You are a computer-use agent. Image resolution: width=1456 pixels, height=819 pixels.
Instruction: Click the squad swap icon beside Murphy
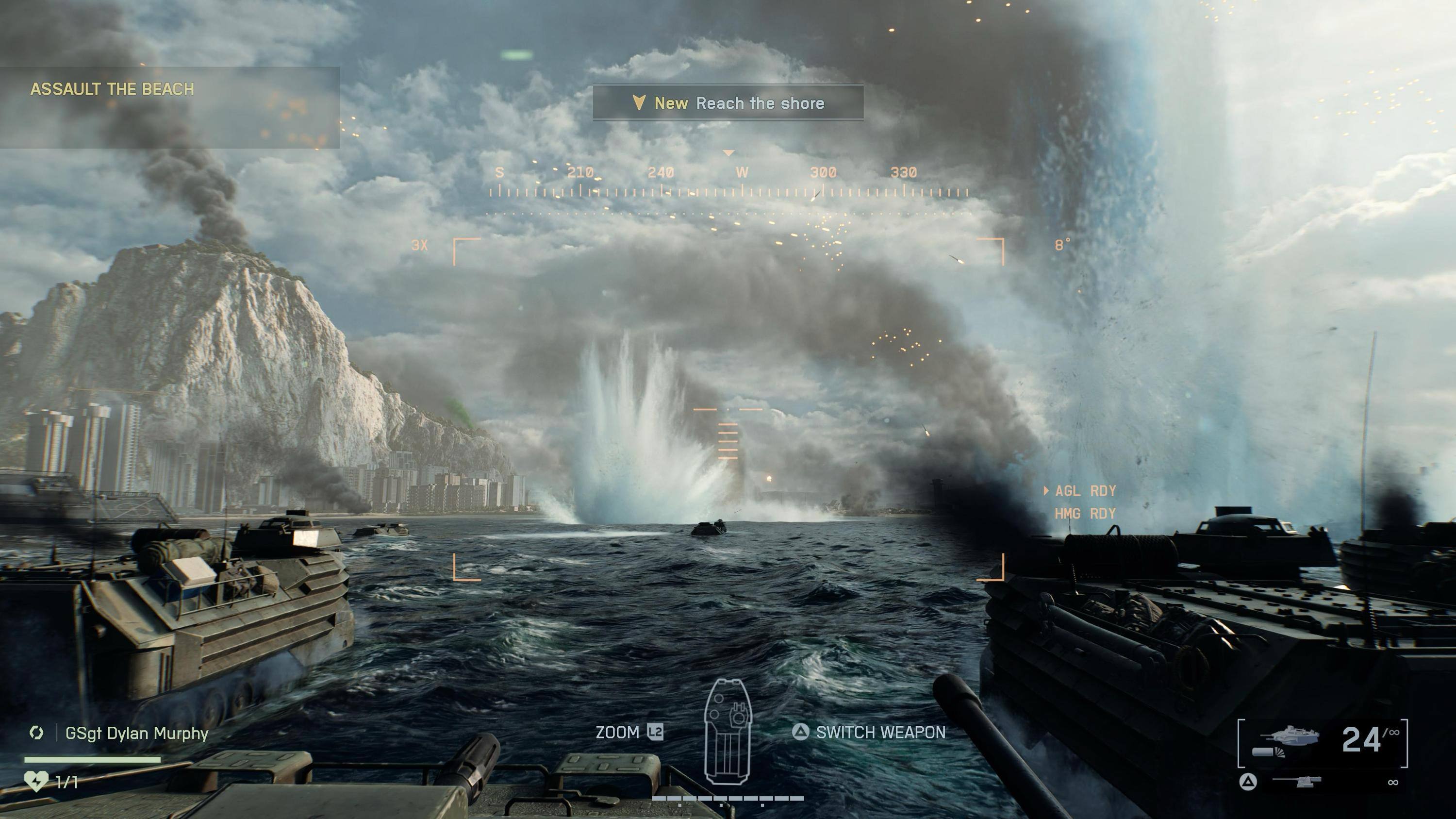pos(37,733)
